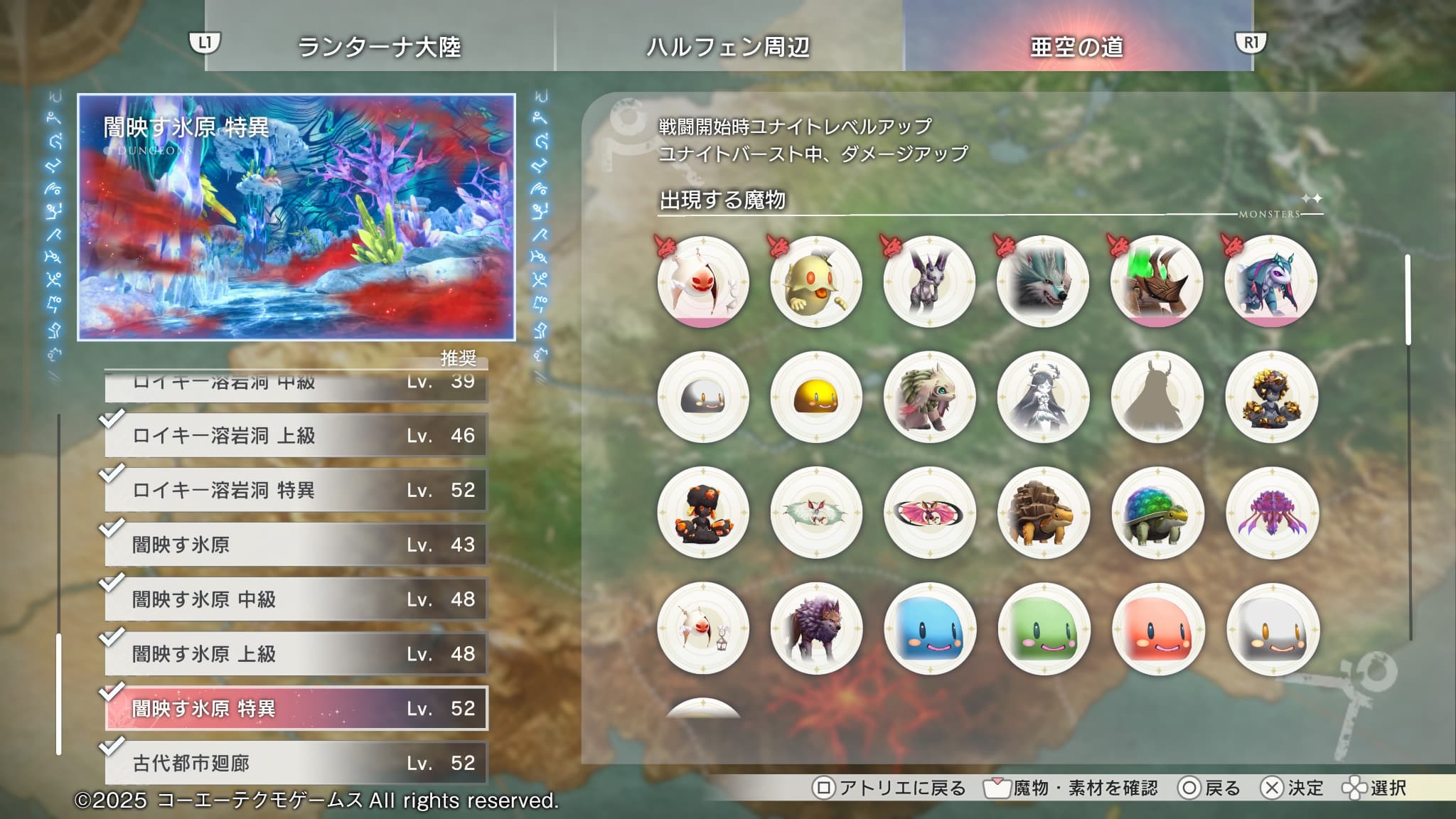Inspect the gray wolf head monster icon
Viewport: 1456px width, 819px height.
pyautogui.click(x=1043, y=282)
